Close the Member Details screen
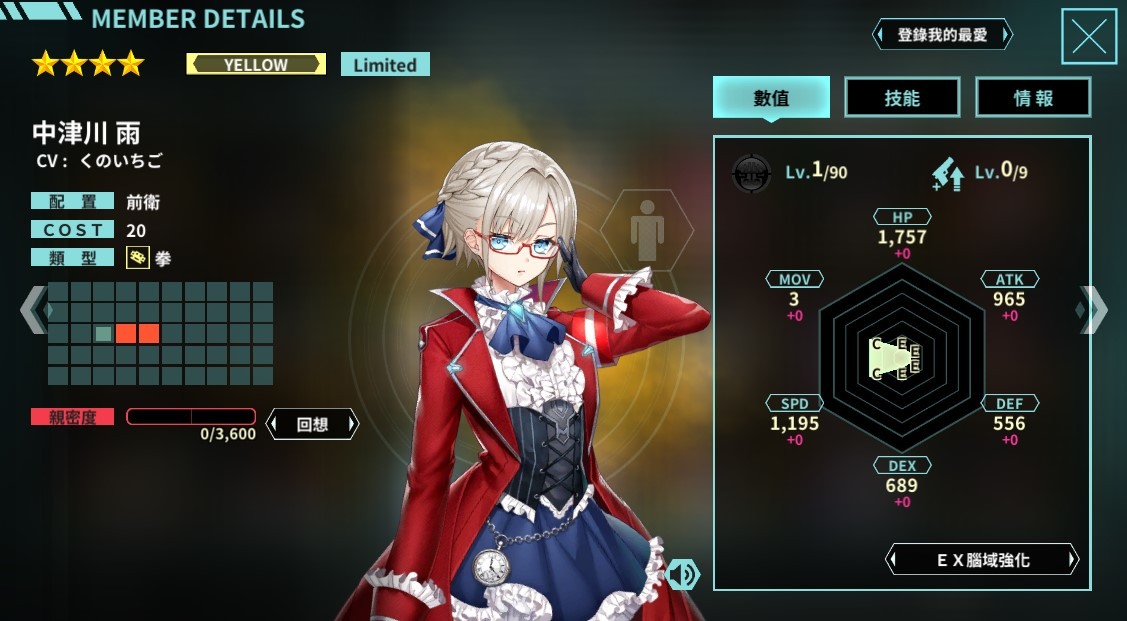 point(1088,37)
